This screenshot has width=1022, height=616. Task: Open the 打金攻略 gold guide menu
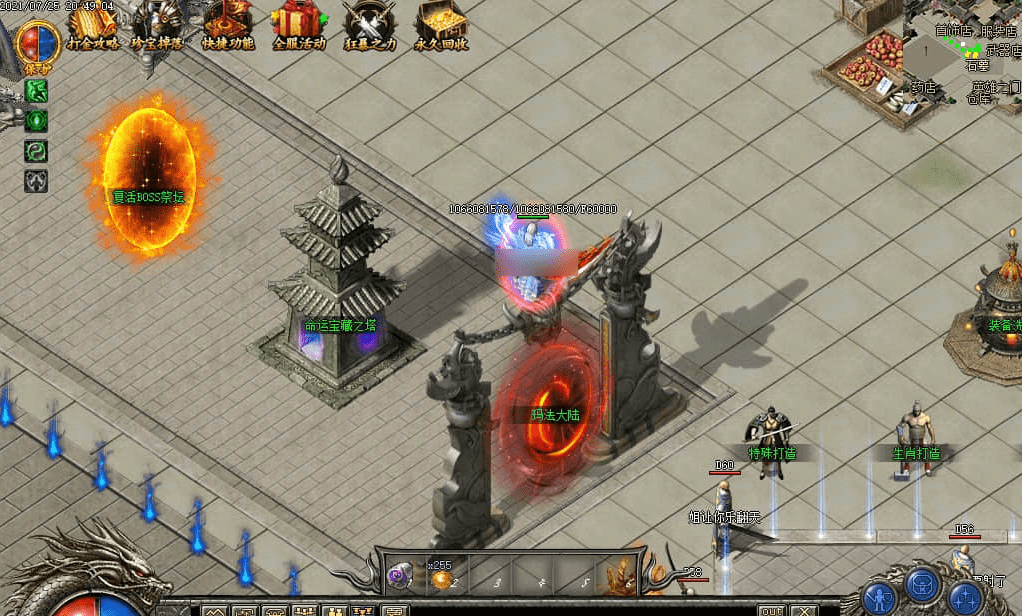tap(92, 26)
